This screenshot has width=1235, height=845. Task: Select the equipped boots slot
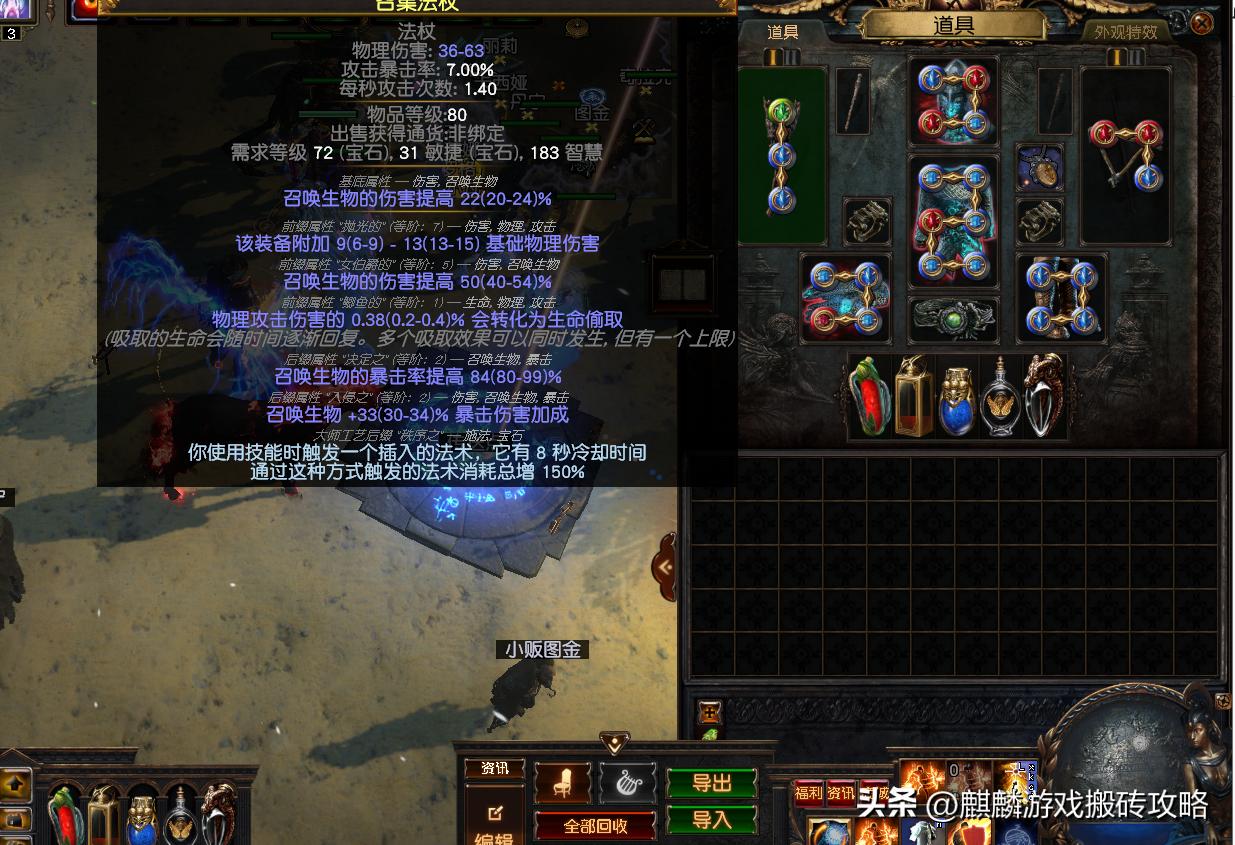[1061, 299]
